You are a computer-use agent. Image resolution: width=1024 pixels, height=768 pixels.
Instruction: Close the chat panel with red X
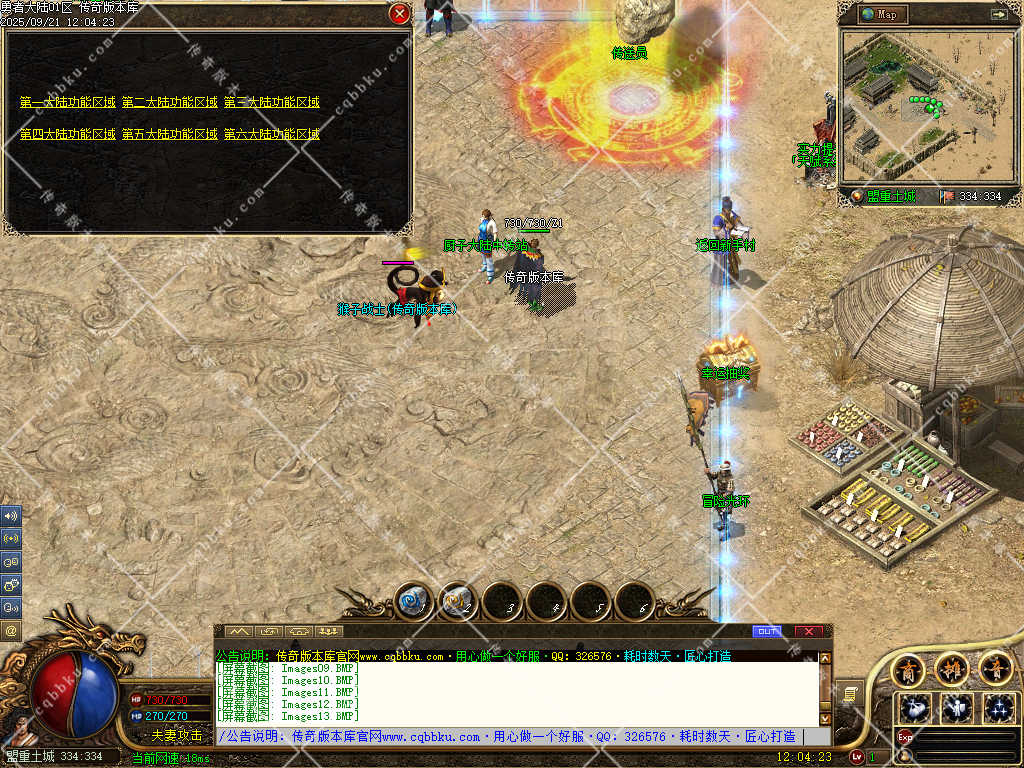(808, 631)
